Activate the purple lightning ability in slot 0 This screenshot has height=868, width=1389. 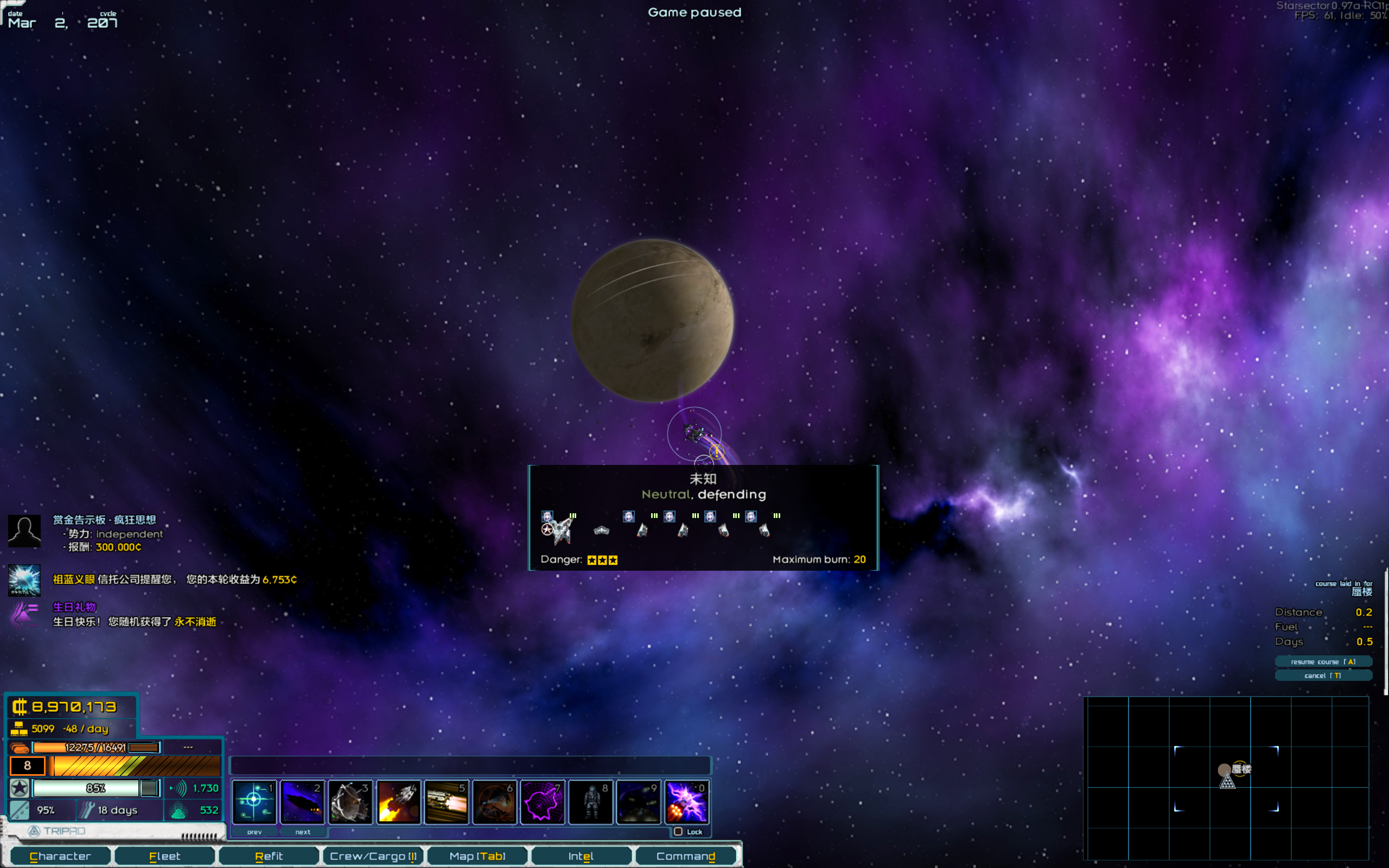point(687,801)
